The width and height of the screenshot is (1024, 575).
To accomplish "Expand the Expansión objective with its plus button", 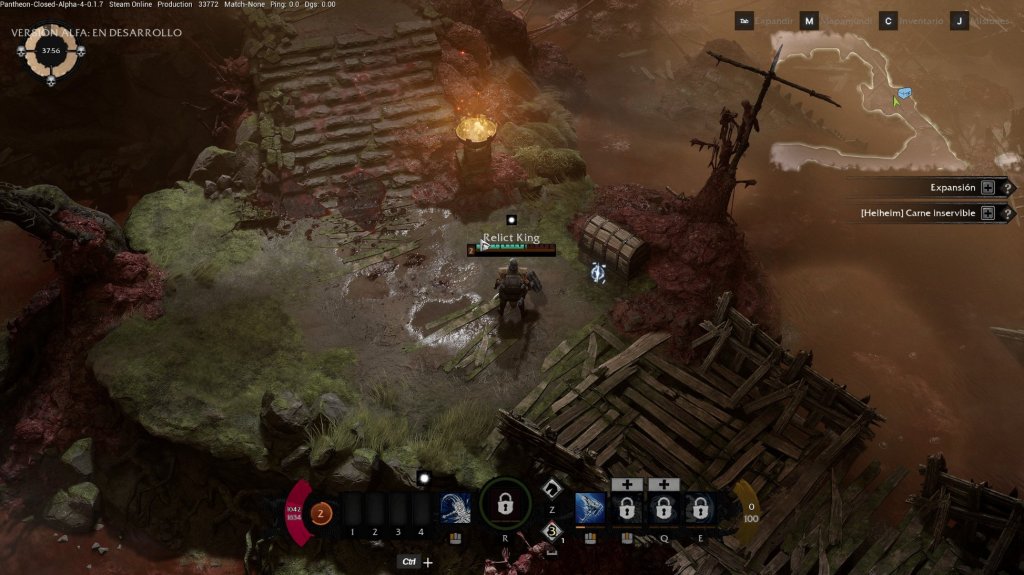I will [x=988, y=187].
